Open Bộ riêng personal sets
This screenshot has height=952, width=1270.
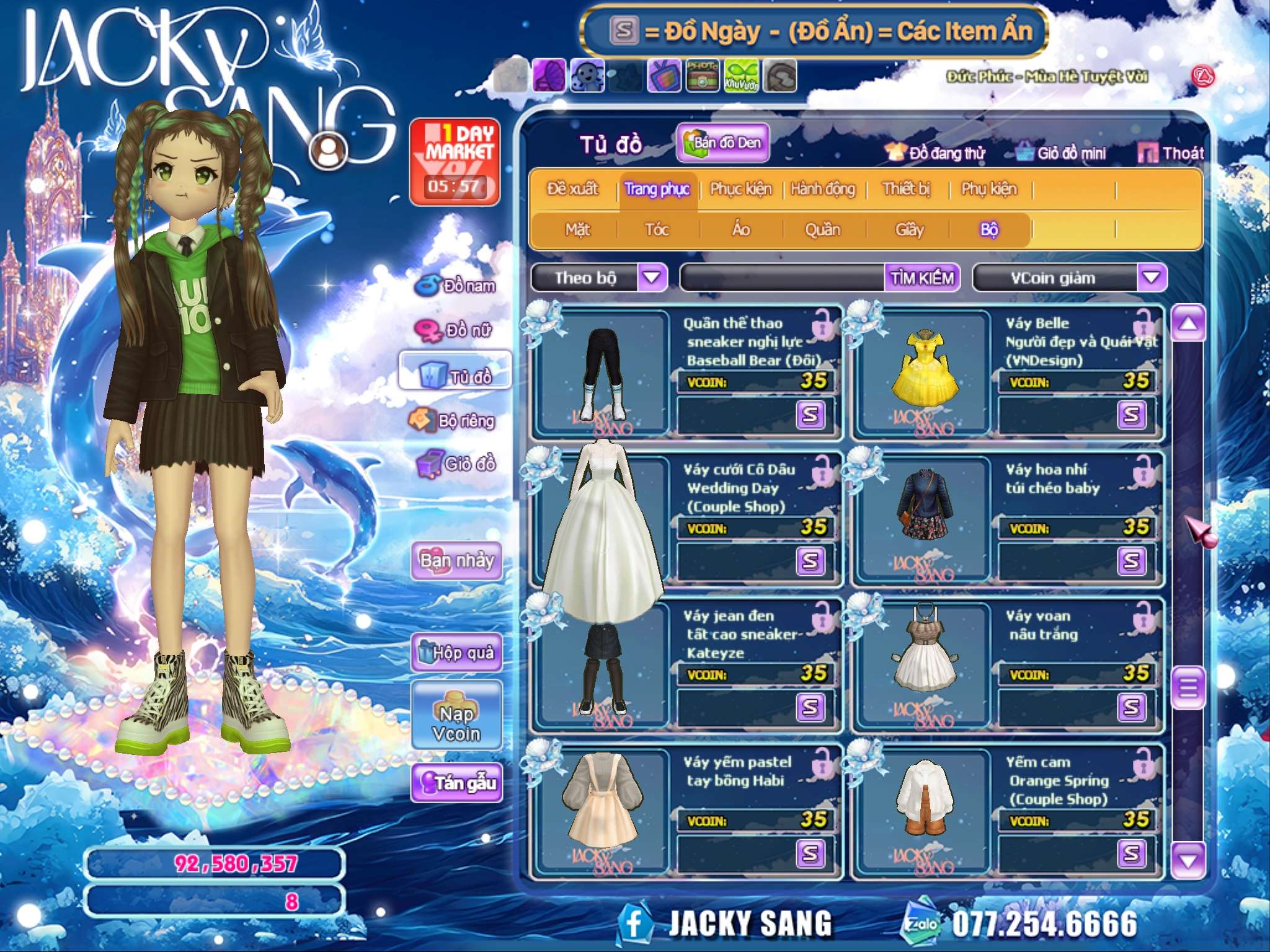(453, 421)
